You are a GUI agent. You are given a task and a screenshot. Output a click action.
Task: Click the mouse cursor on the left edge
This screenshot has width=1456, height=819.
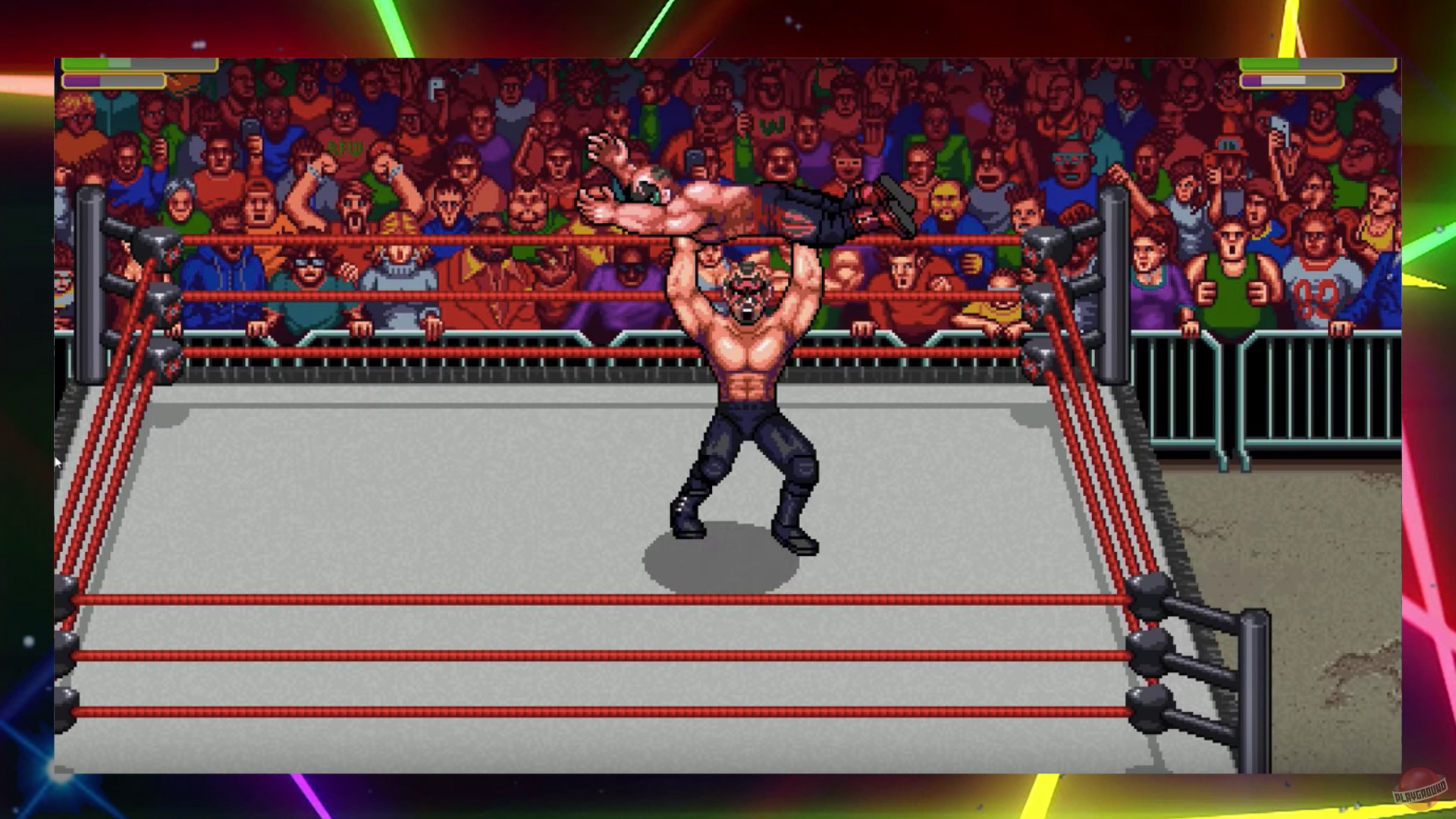[x=59, y=463]
